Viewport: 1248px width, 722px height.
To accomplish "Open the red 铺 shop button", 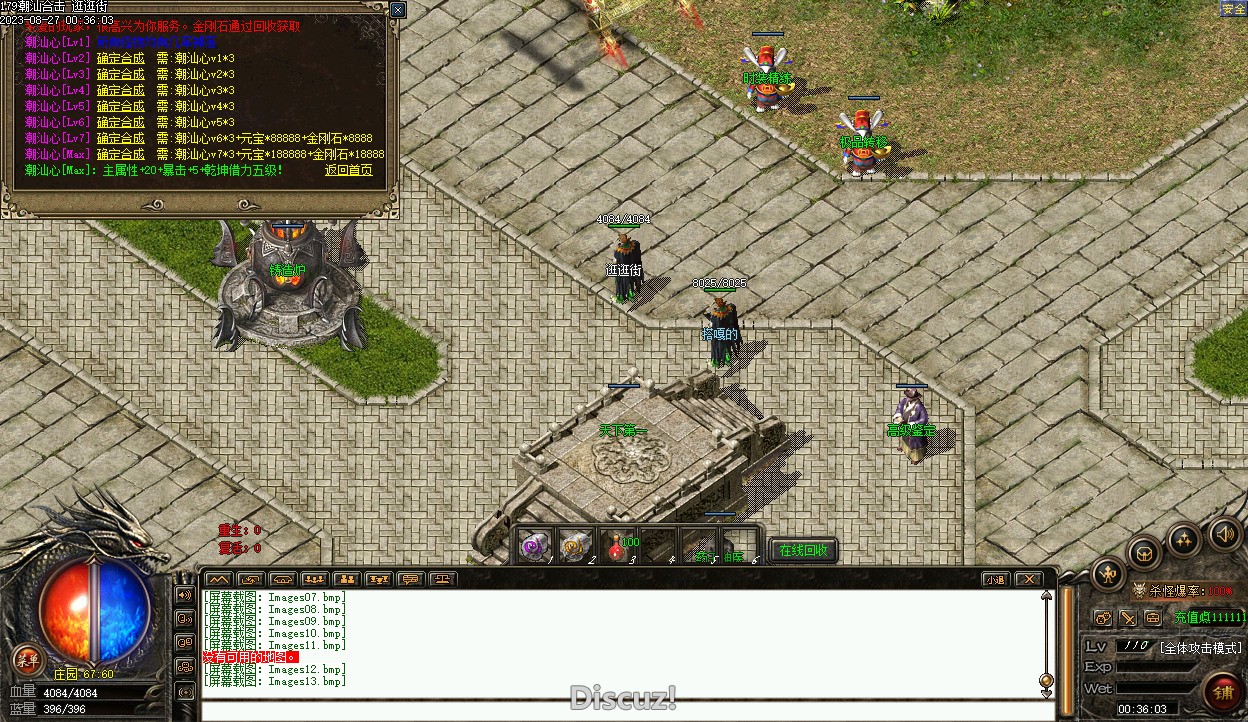I will 1222,690.
